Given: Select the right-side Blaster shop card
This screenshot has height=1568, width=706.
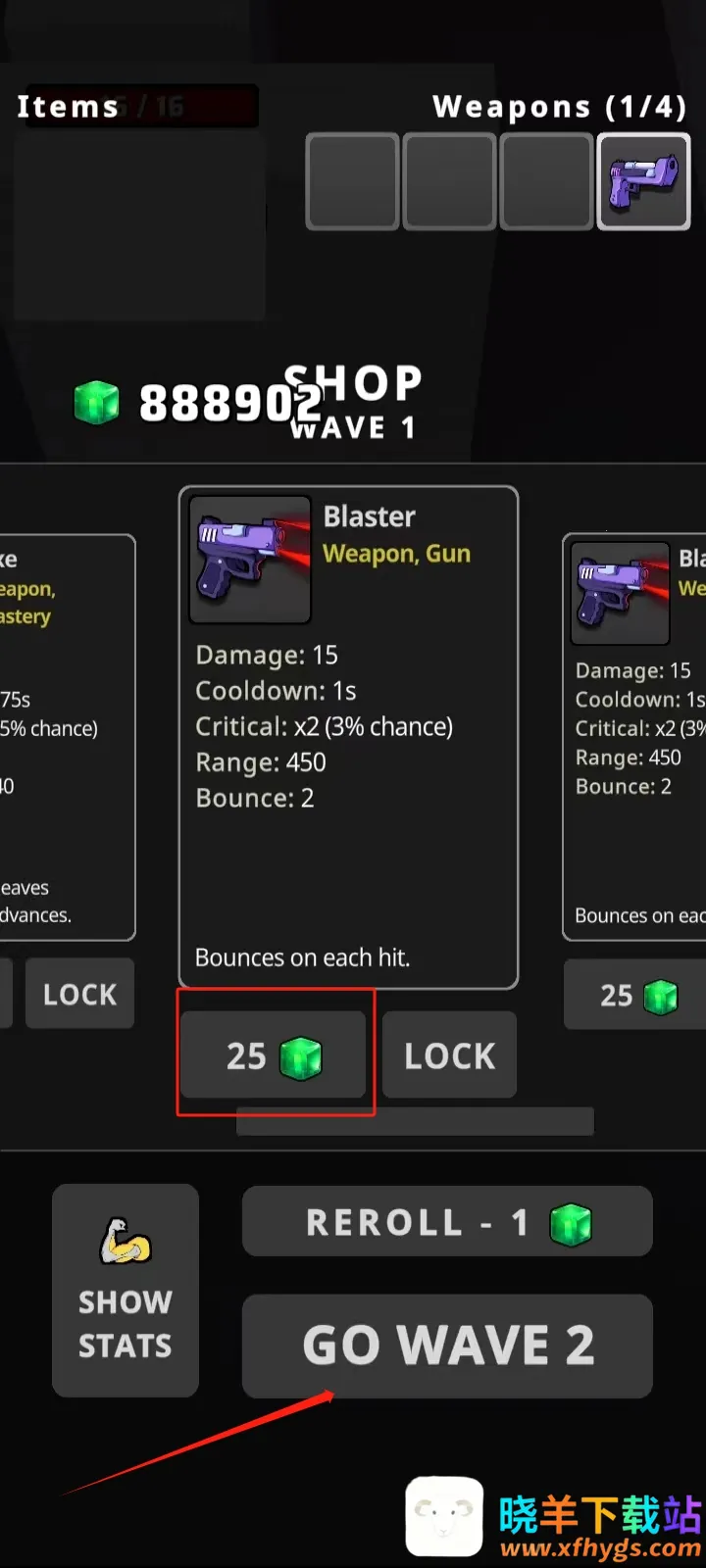Looking at the screenshot, I should tap(635, 737).
